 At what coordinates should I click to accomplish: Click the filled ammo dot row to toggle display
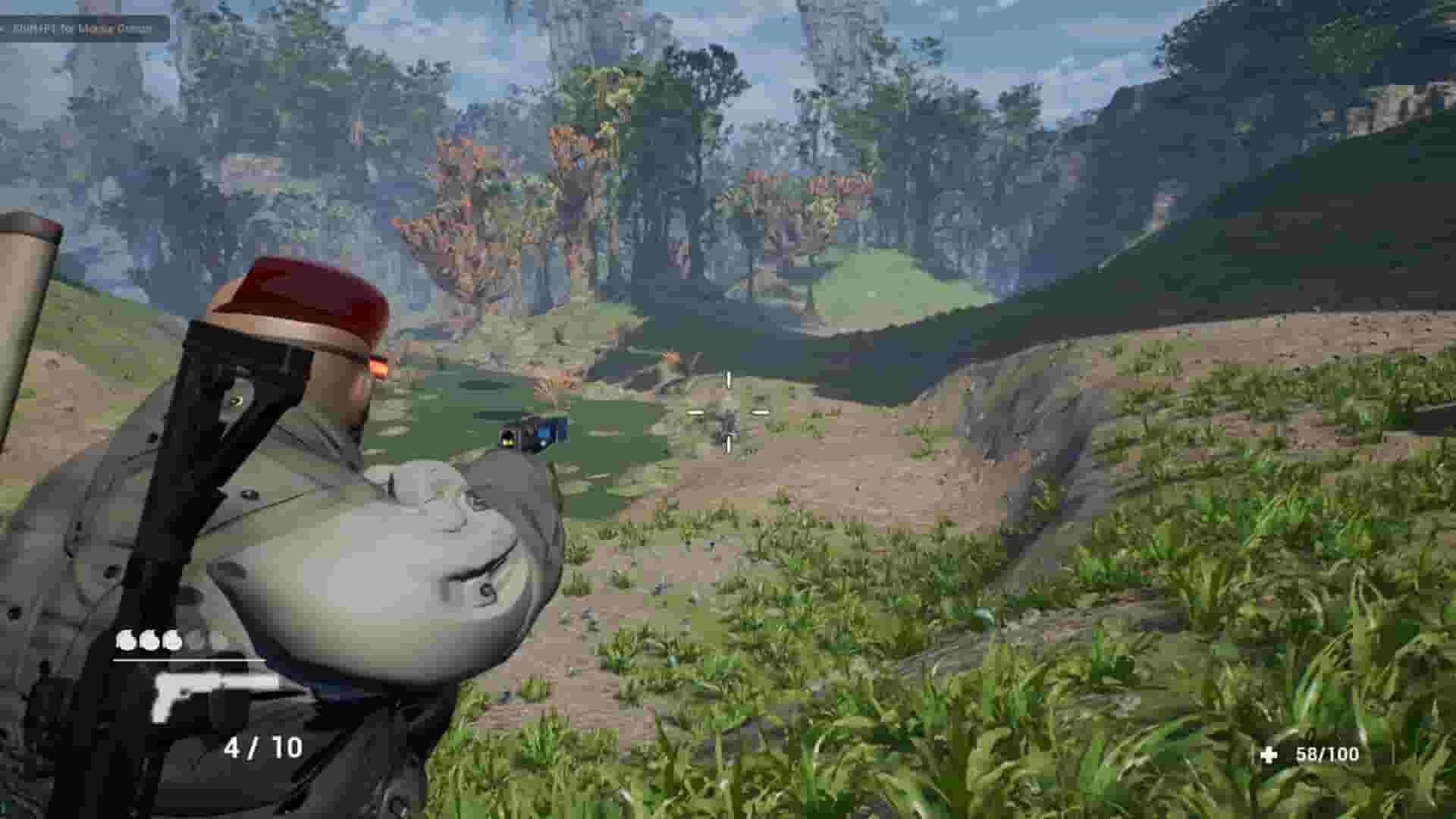tap(149, 639)
